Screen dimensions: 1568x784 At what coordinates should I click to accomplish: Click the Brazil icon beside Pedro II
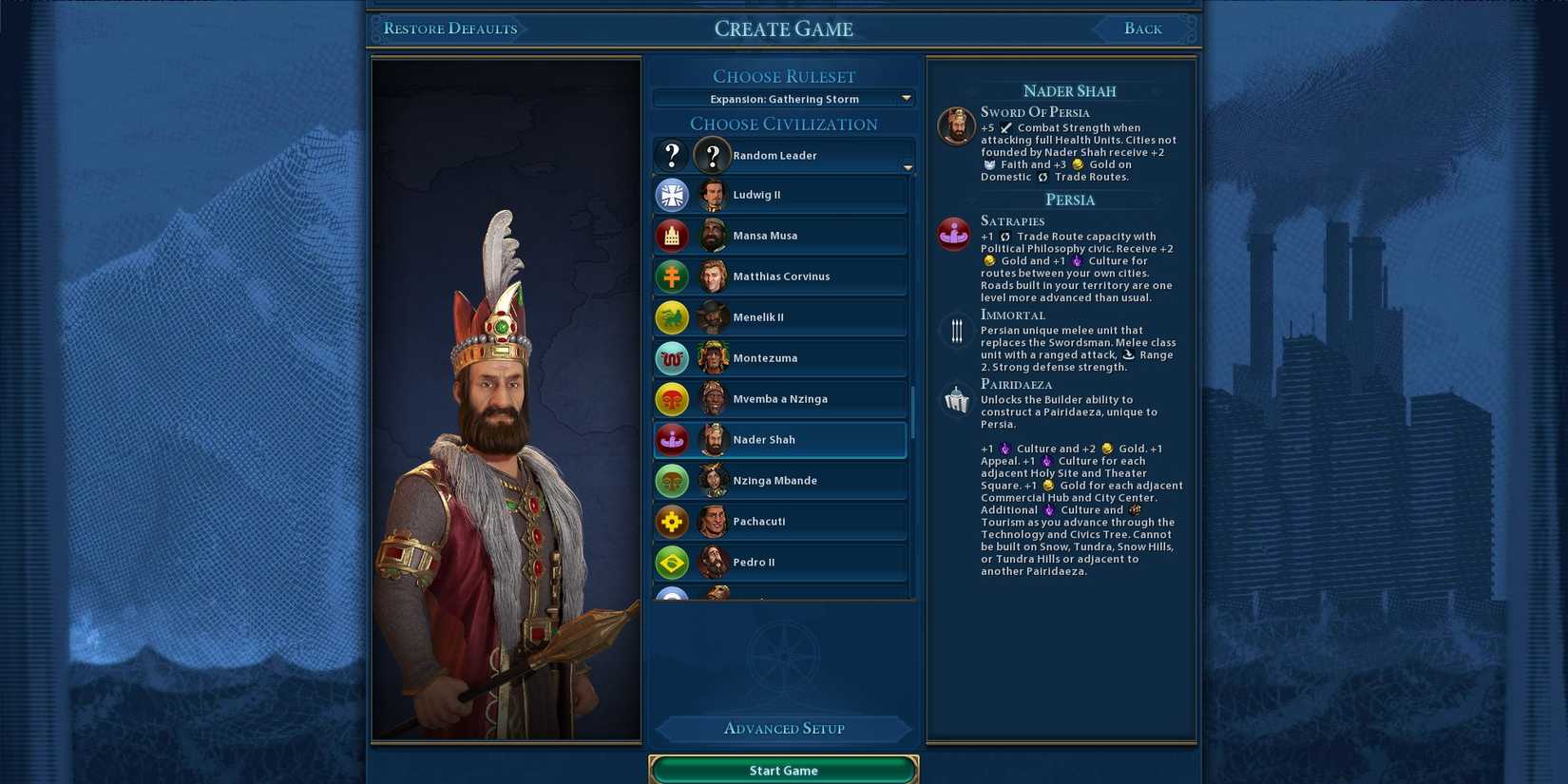673,562
